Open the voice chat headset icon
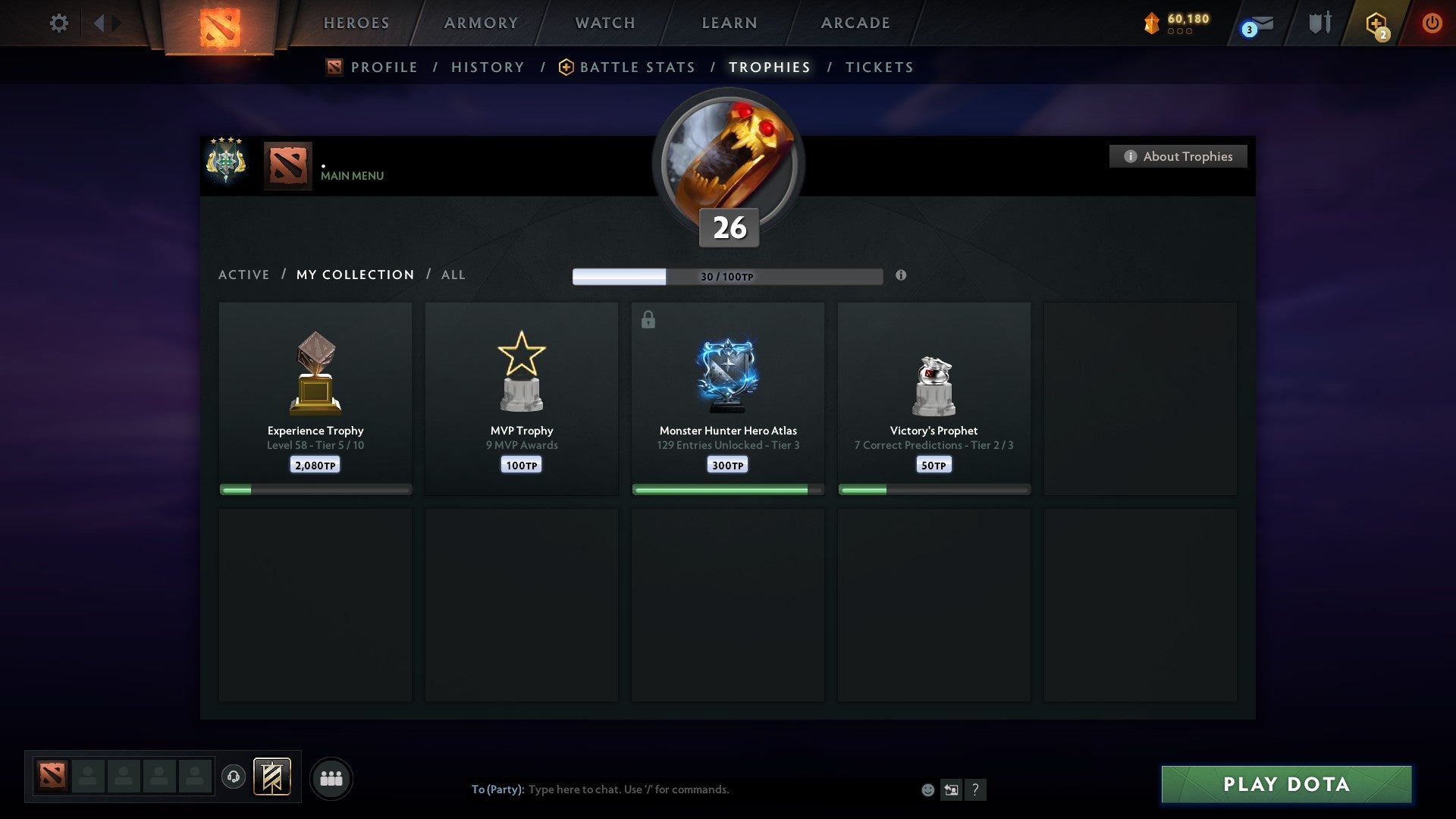Image resolution: width=1456 pixels, height=819 pixels. click(x=234, y=777)
